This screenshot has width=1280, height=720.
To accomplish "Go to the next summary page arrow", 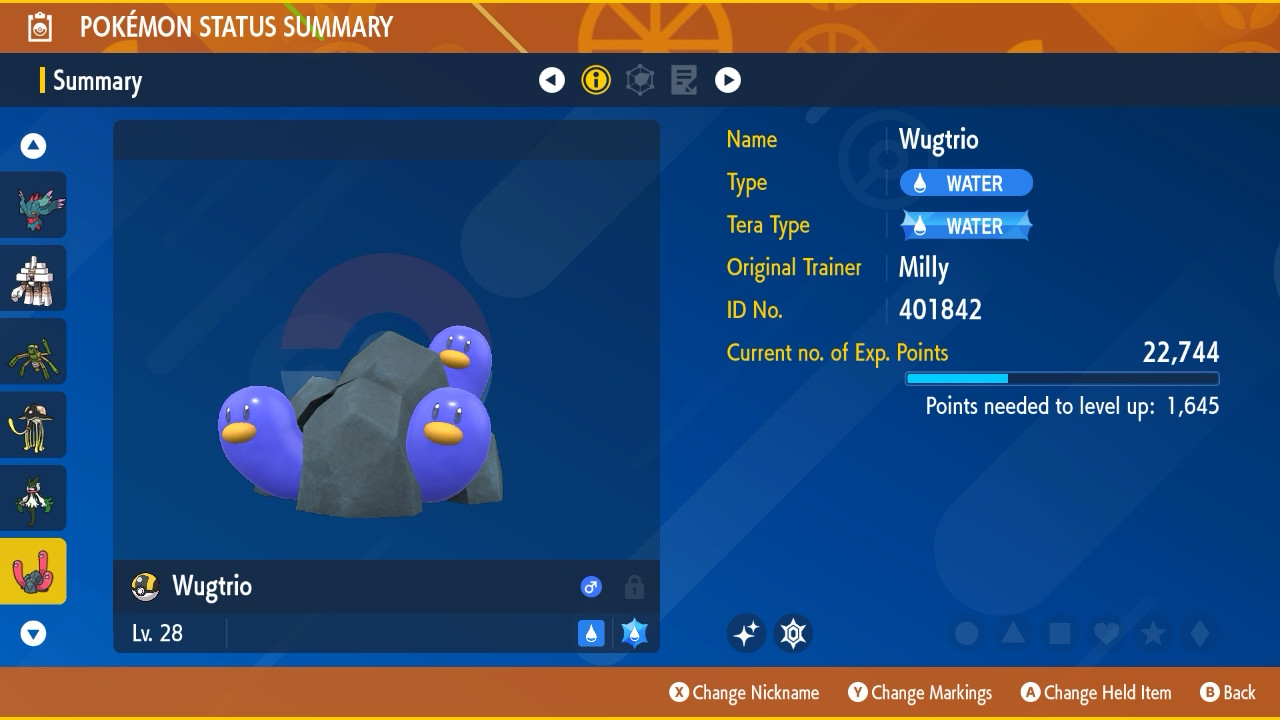I will [728, 80].
